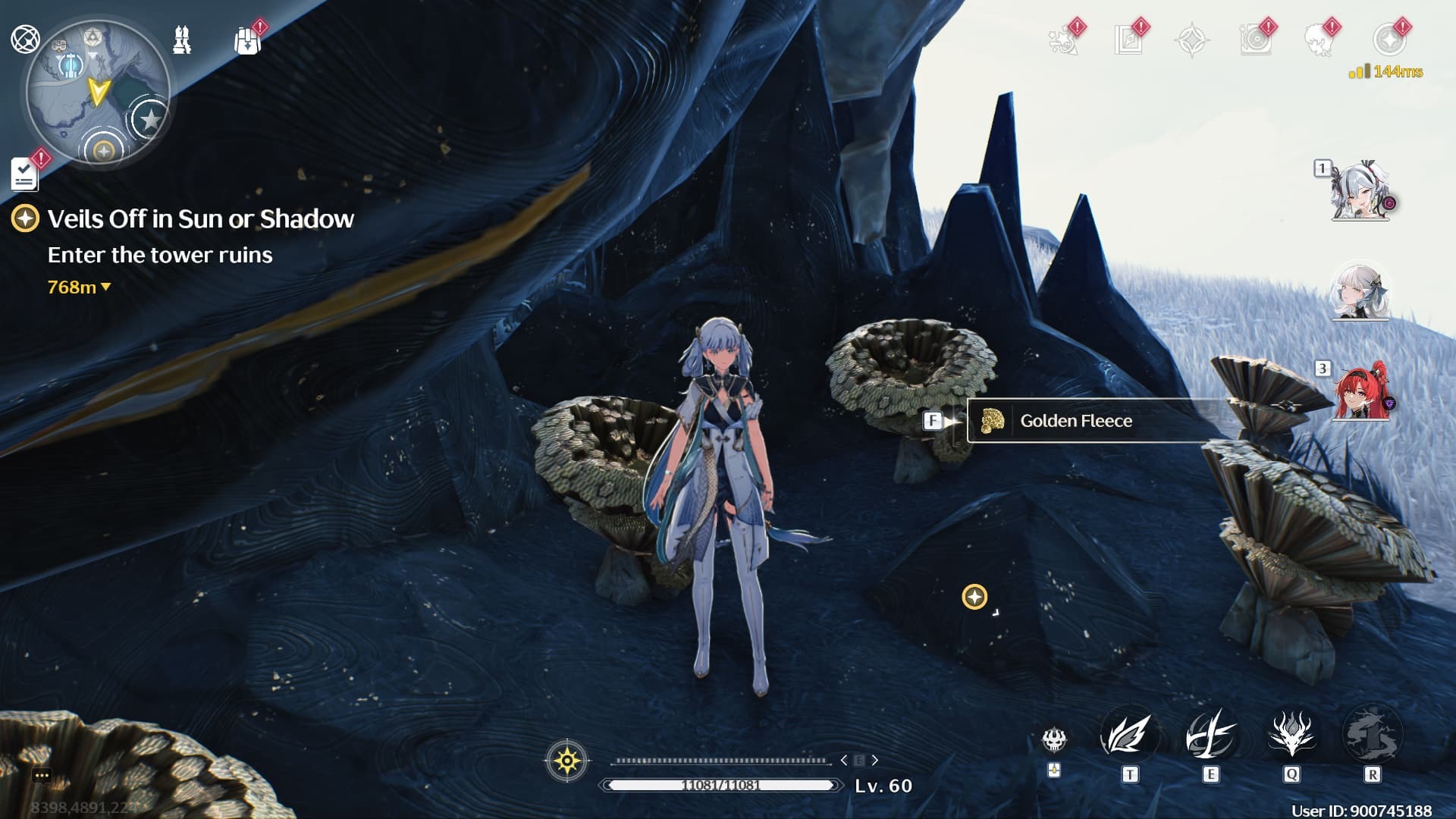1456x819 pixels.
Task: Use the dragon head echo skill
Action: point(1291,734)
